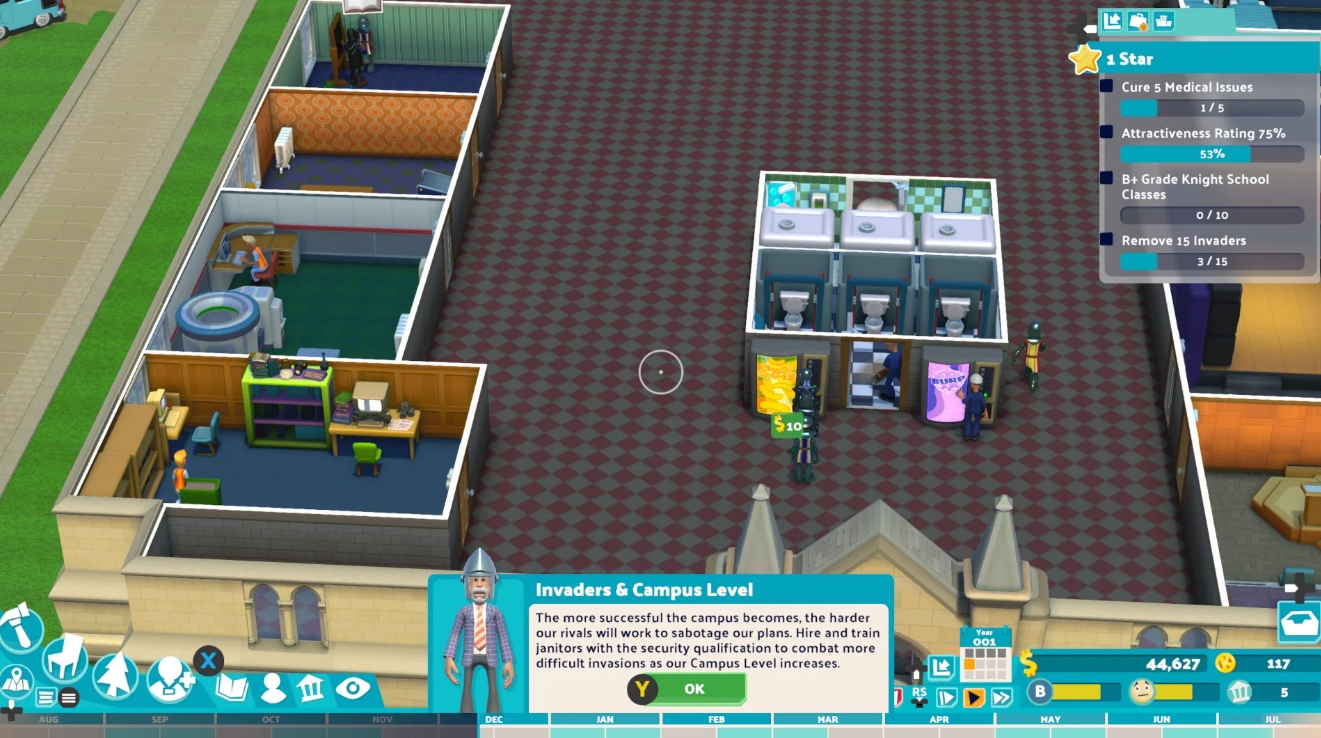Set game speed to slow play
This screenshot has height=738, width=1321.
tap(947, 697)
